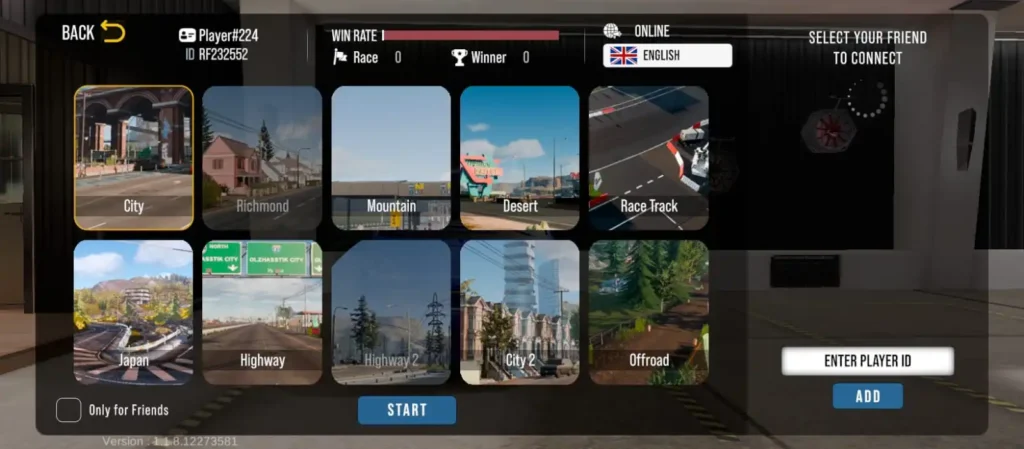Image resolution: width=1024 pixels, height=449 pixels.
Task: Select the City 2 map tile
Action: coord(520,312)
